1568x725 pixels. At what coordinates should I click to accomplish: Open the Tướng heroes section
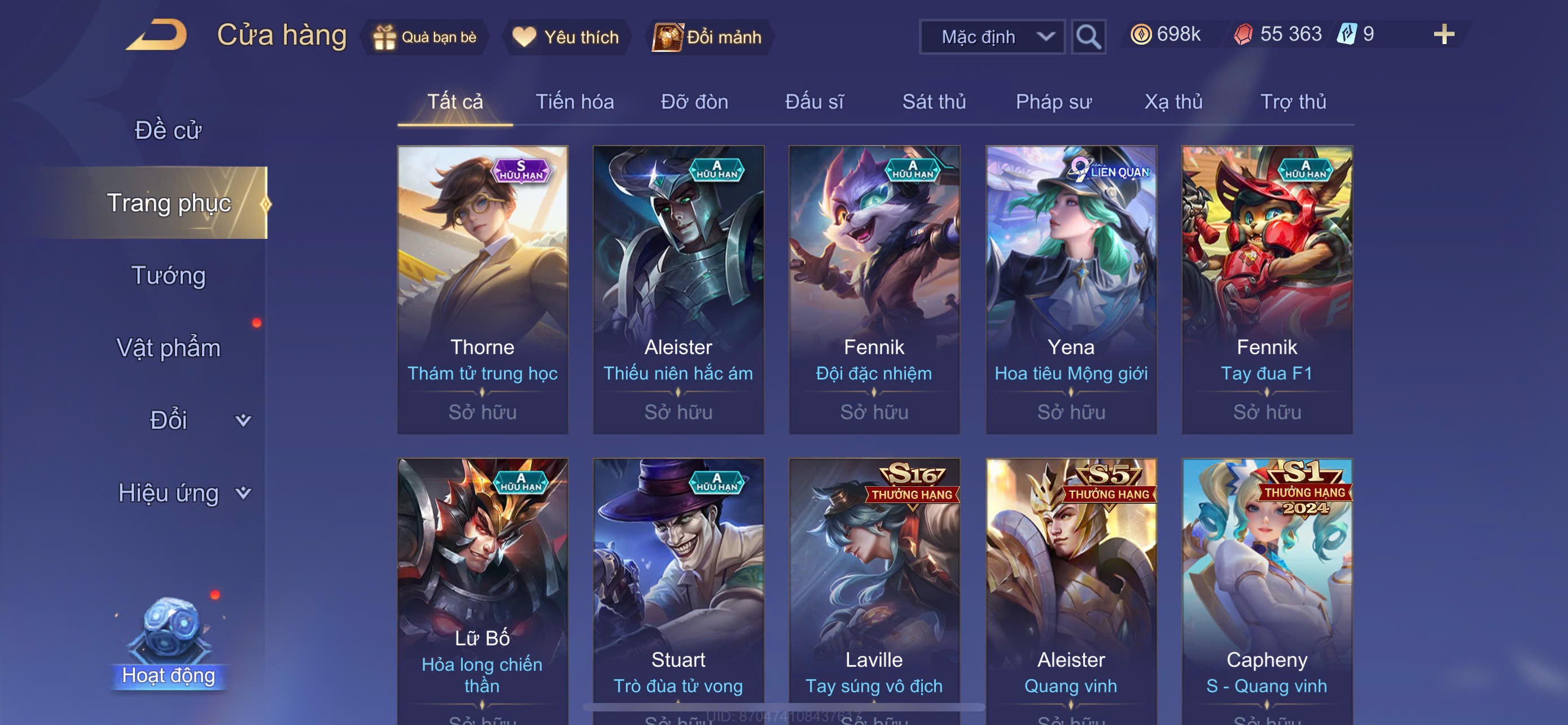point(169,275)
